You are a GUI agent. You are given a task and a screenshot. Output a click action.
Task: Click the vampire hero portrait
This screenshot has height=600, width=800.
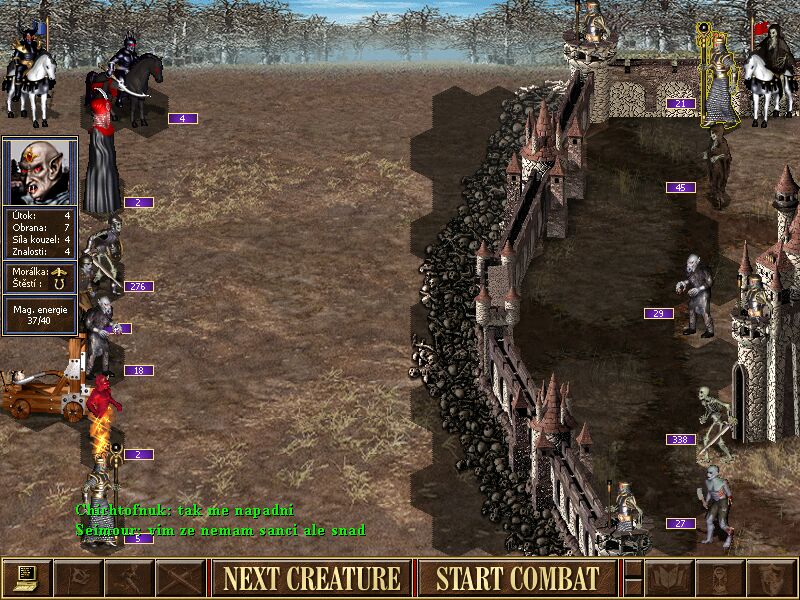click(x=40, y=171)
